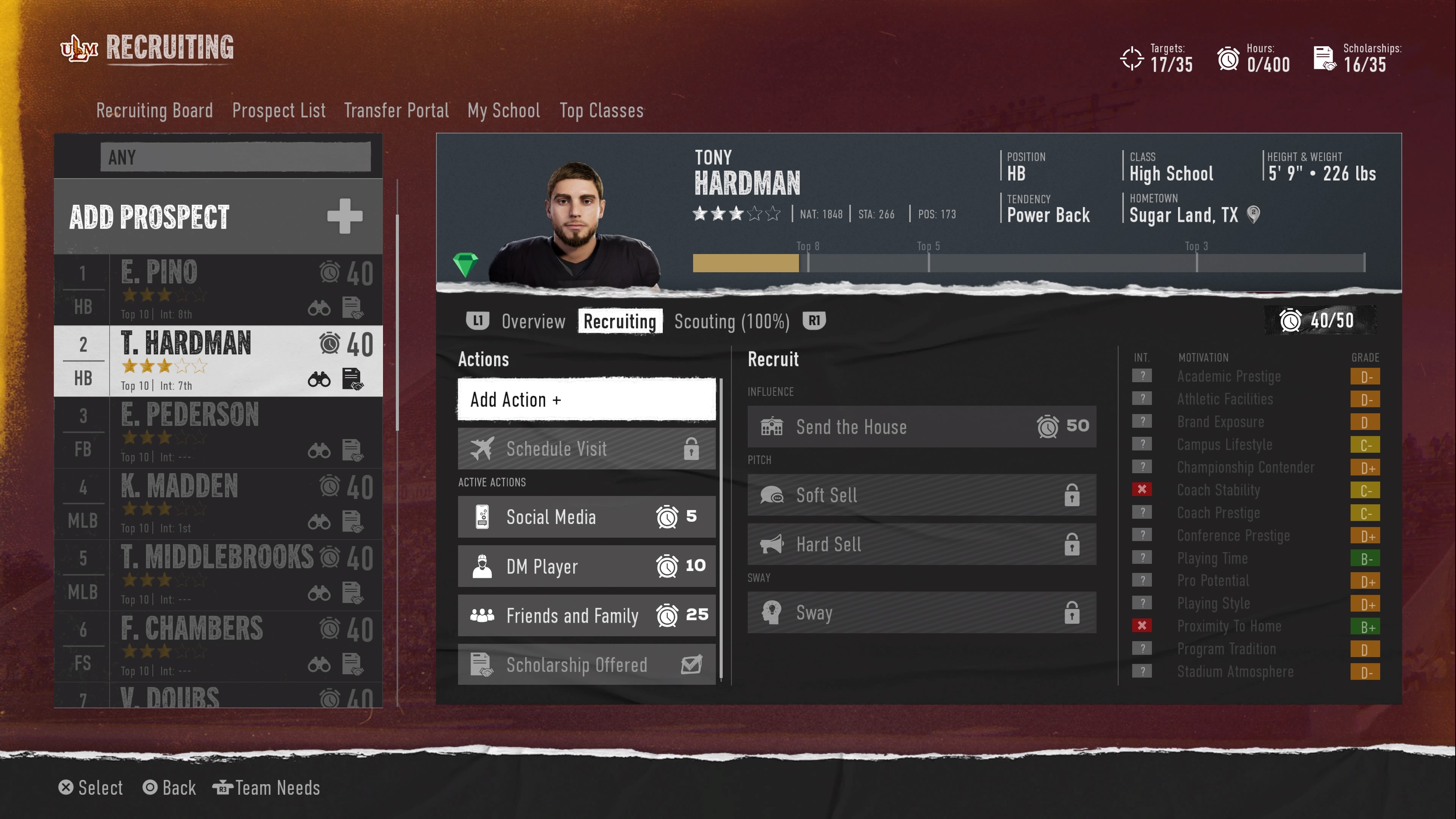Viewport: 1456px width, 819px height.
Task: Go to the Transfer Portal tab
Action: tap(396, 110)
